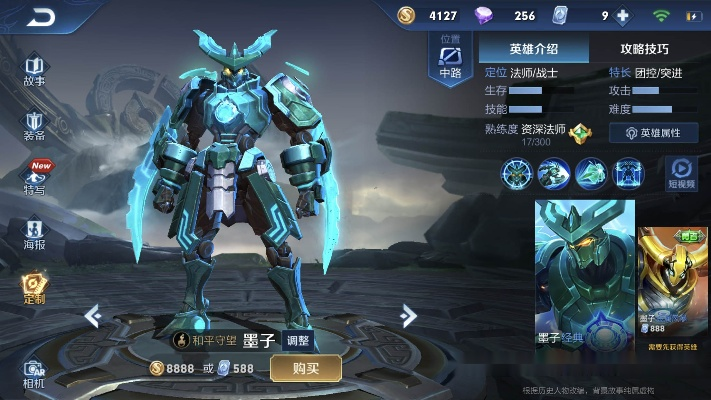Show the previous hero with left arrow
The image size is (711, 400).
(93, 317)
